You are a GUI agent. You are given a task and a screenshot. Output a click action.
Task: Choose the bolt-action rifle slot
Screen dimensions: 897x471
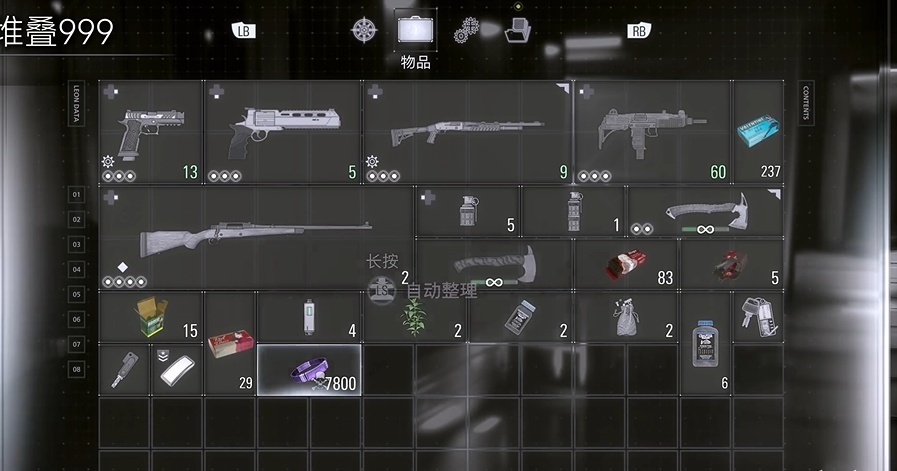[257, 238]
